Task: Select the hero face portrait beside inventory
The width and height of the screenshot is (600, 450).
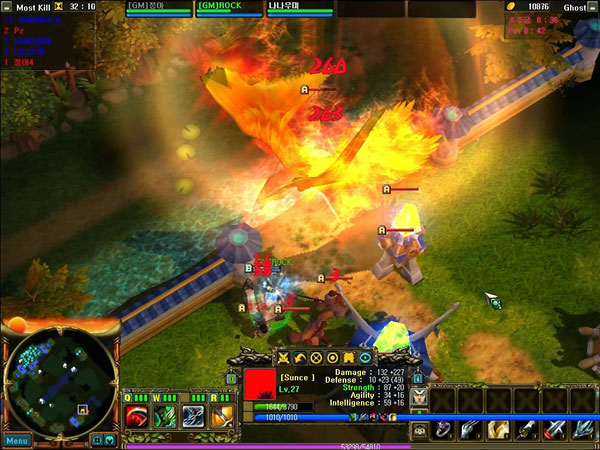Action: pyautogui.click(x=419, y=397)
